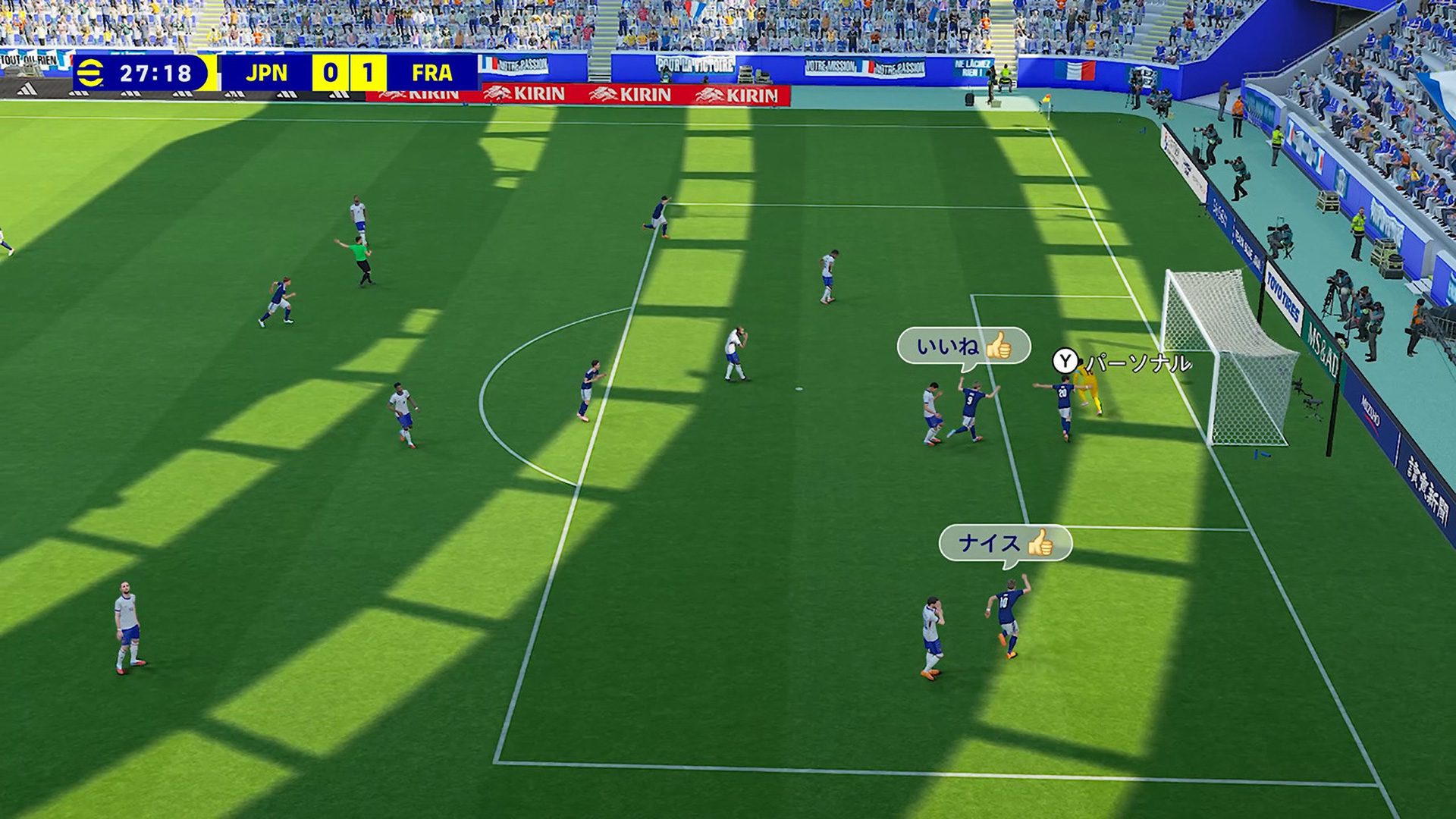Select the ナイス thumbs-up chat bubble
Viewport: 1456px width, 819px height.
coord(1005,543)
